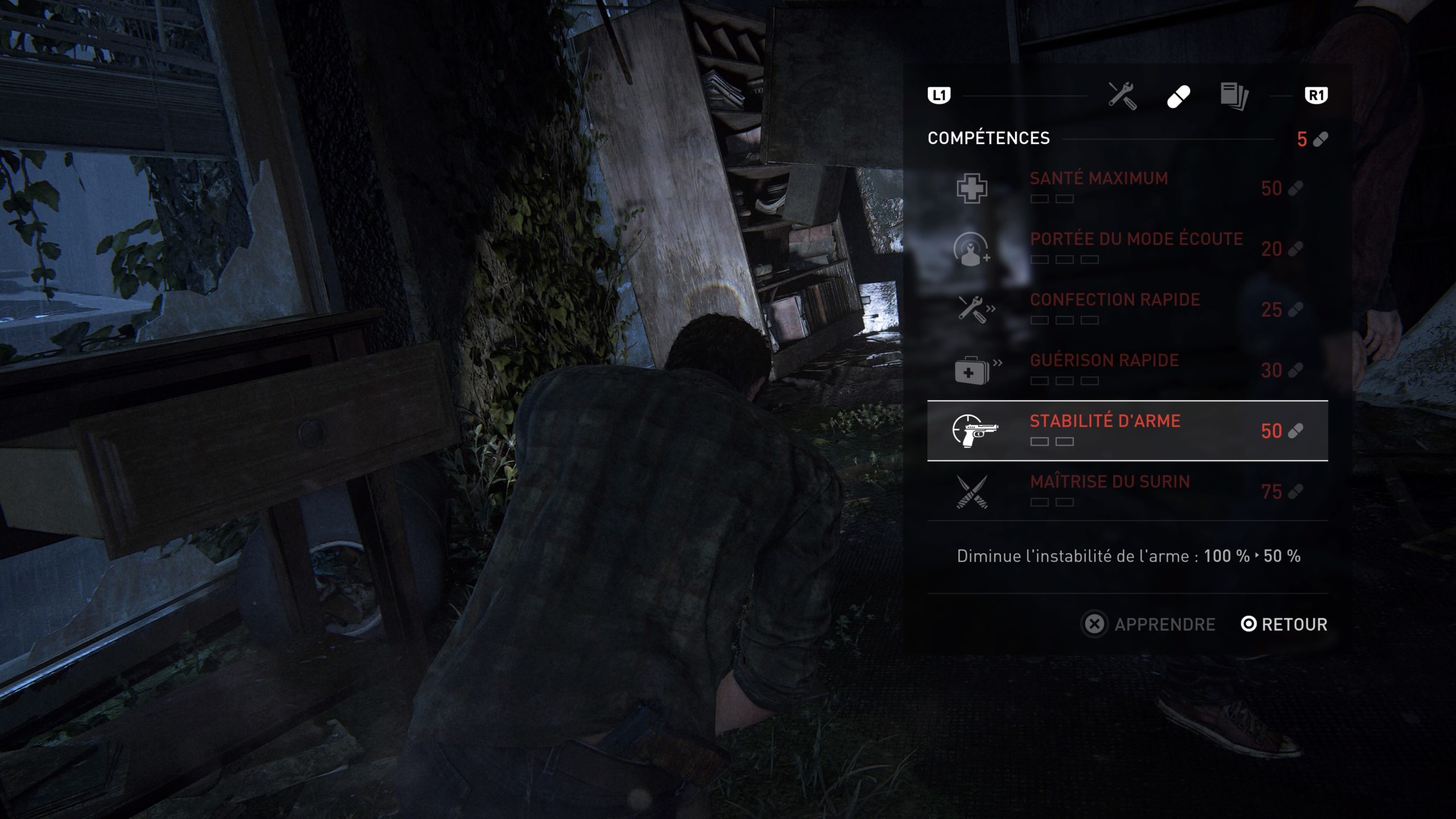Switch to the documents tab
The image size is (1456, 819).
pyautogui.click(x=1234, y=96)
